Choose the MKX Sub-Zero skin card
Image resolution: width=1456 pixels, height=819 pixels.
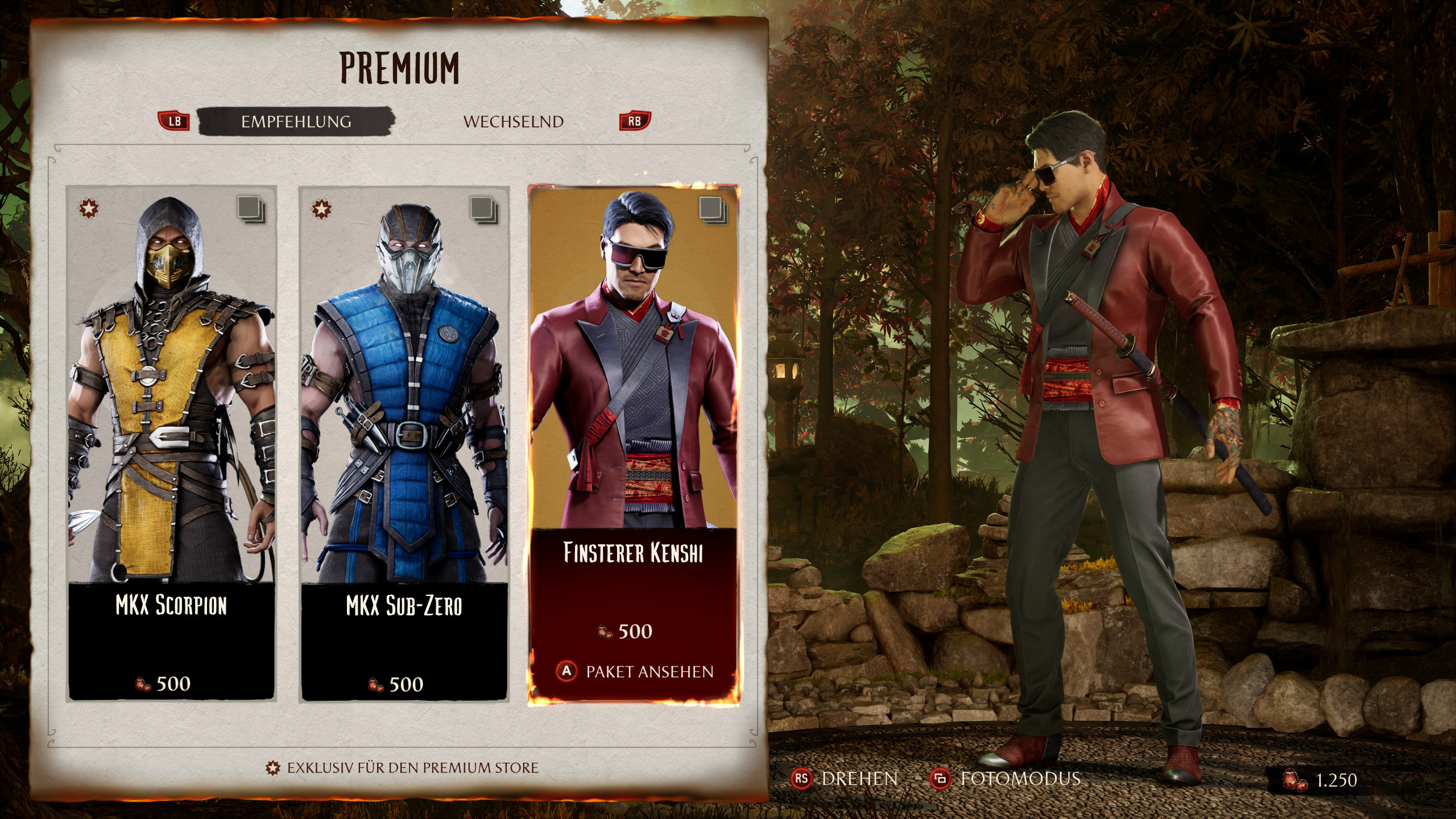coord(404,444)
